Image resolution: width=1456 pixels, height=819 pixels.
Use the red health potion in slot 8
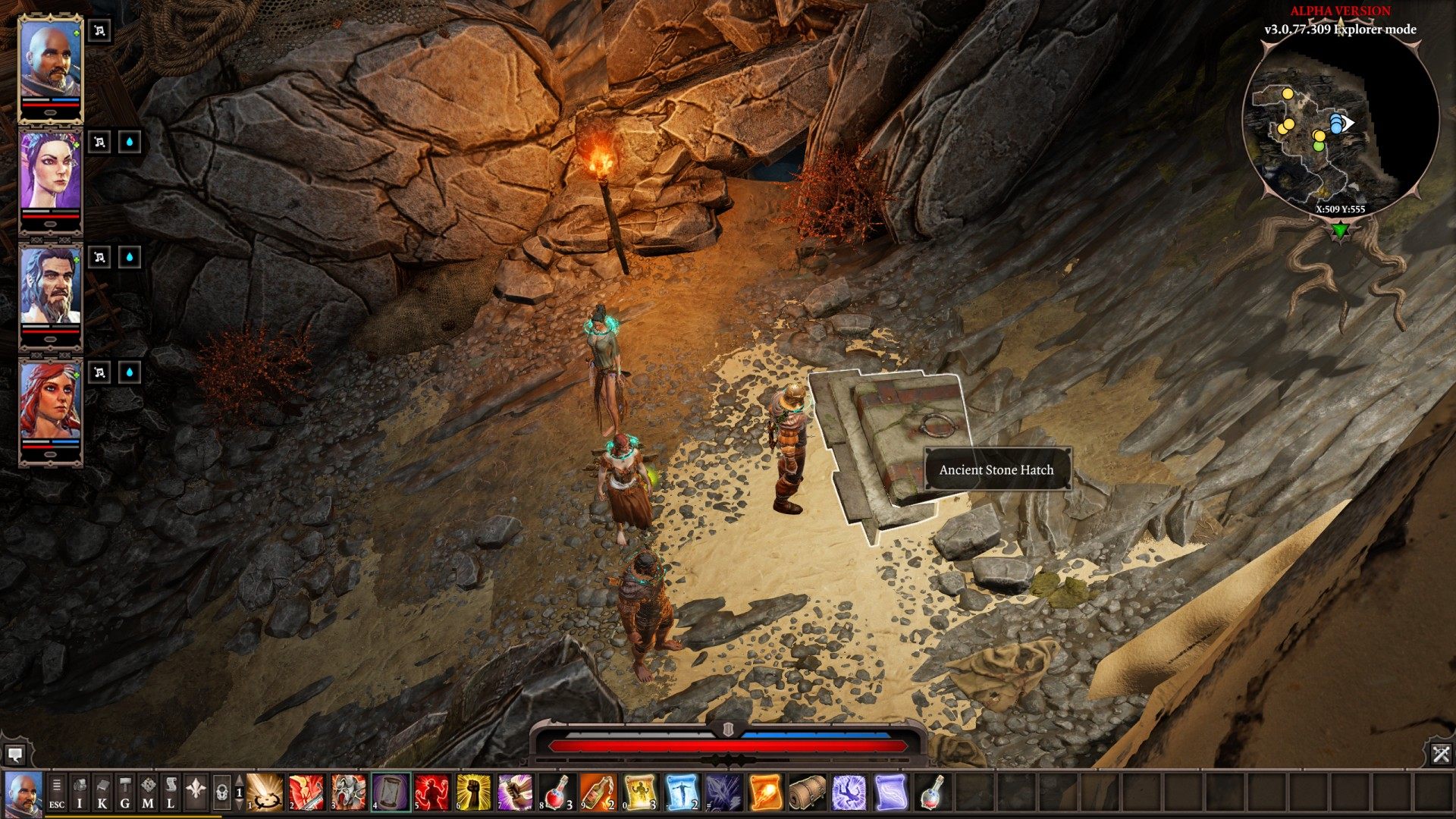point(557,792)
